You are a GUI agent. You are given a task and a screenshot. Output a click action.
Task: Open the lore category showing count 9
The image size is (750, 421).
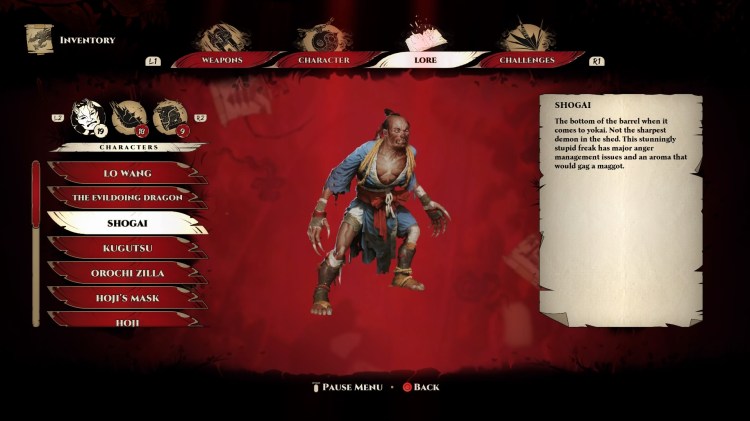[x=169, y=117]
